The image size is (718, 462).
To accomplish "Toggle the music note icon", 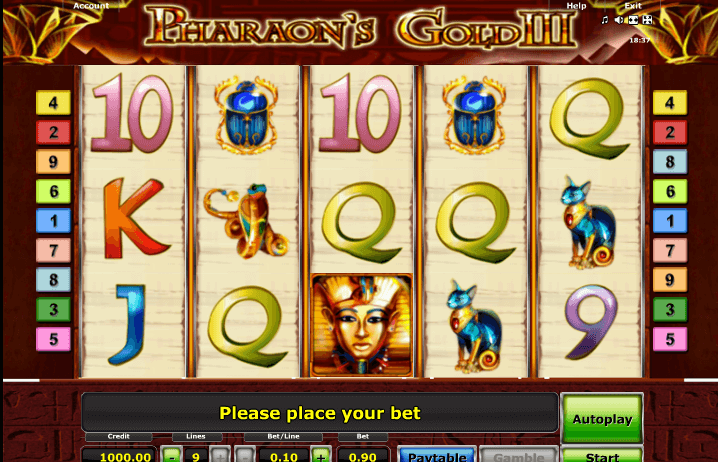I will click(604, 20).
